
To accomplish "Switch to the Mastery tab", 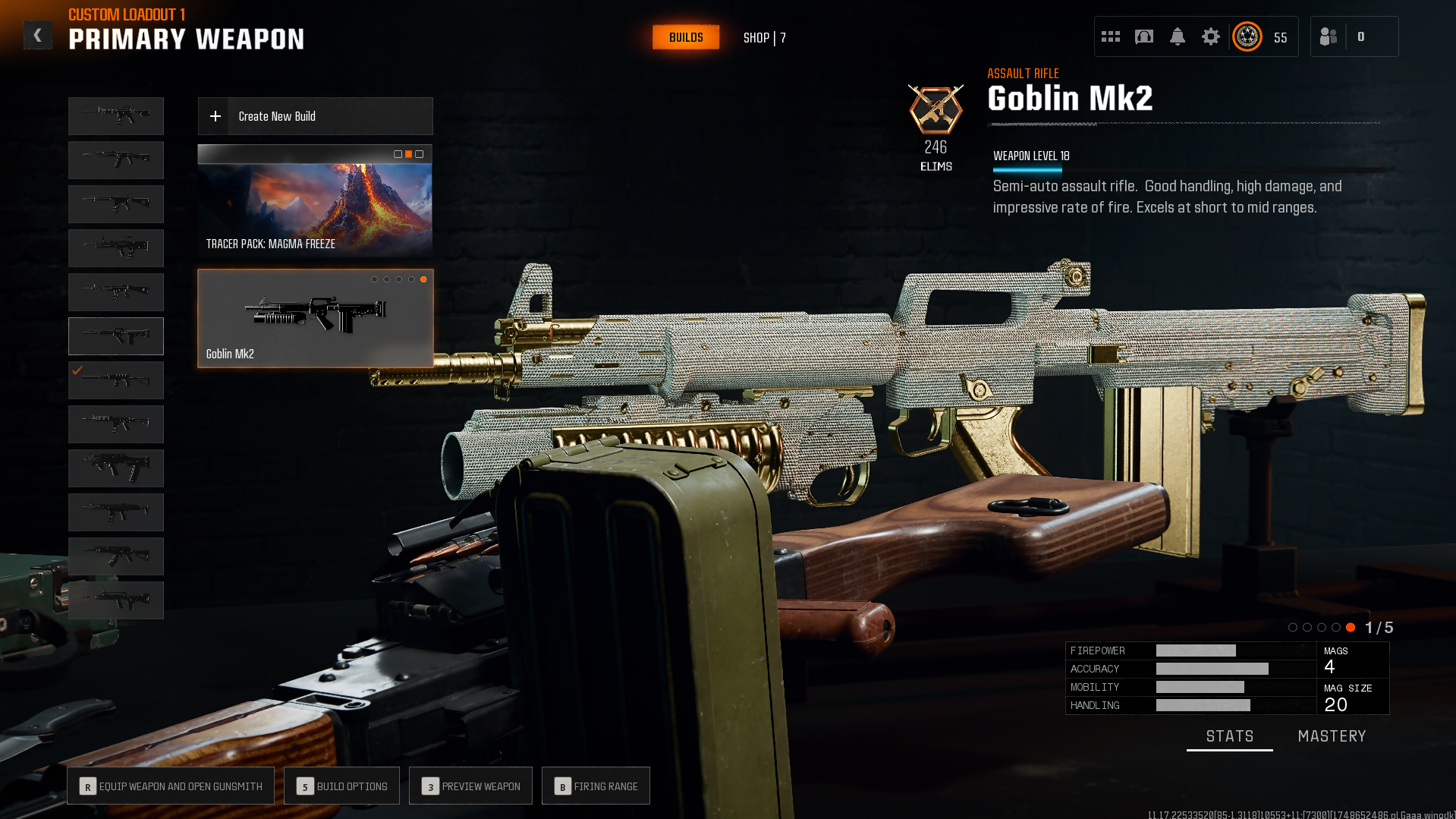I will (x=1332, y=736).
